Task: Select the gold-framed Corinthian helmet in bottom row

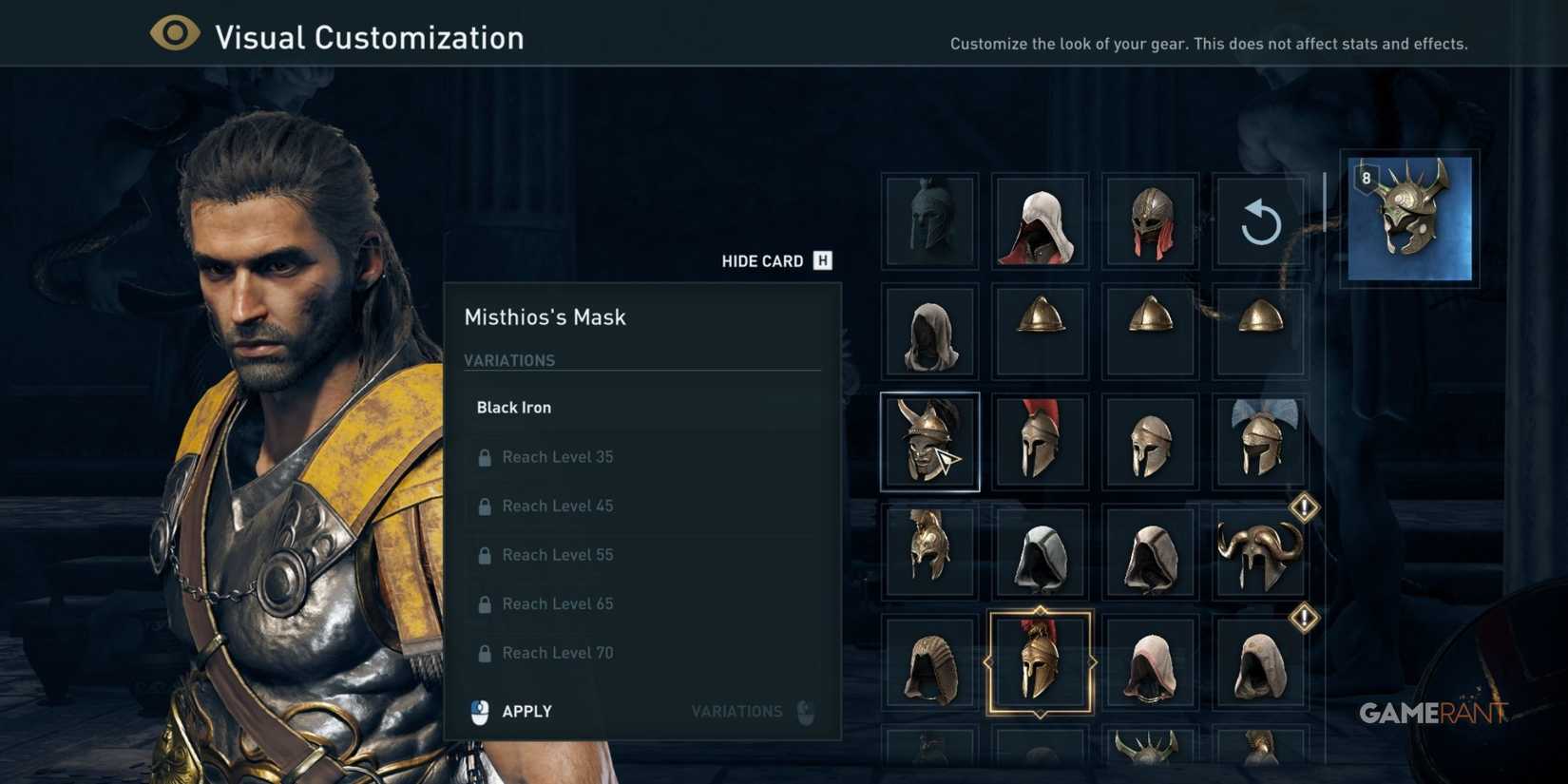Action: pyautogui.click(x=1040, y=661)
